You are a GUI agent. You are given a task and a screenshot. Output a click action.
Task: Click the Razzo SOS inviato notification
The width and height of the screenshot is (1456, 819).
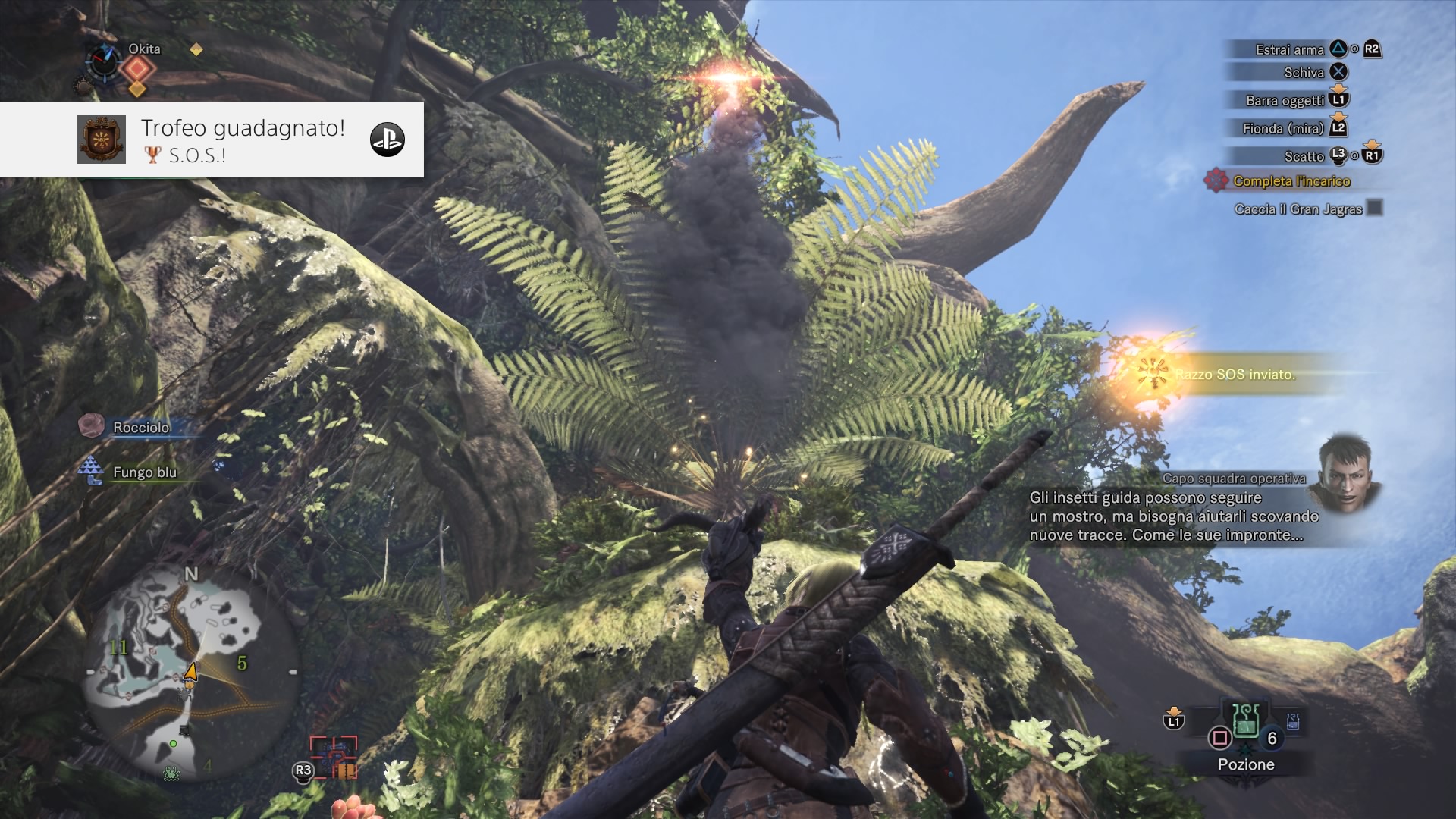1235,375
